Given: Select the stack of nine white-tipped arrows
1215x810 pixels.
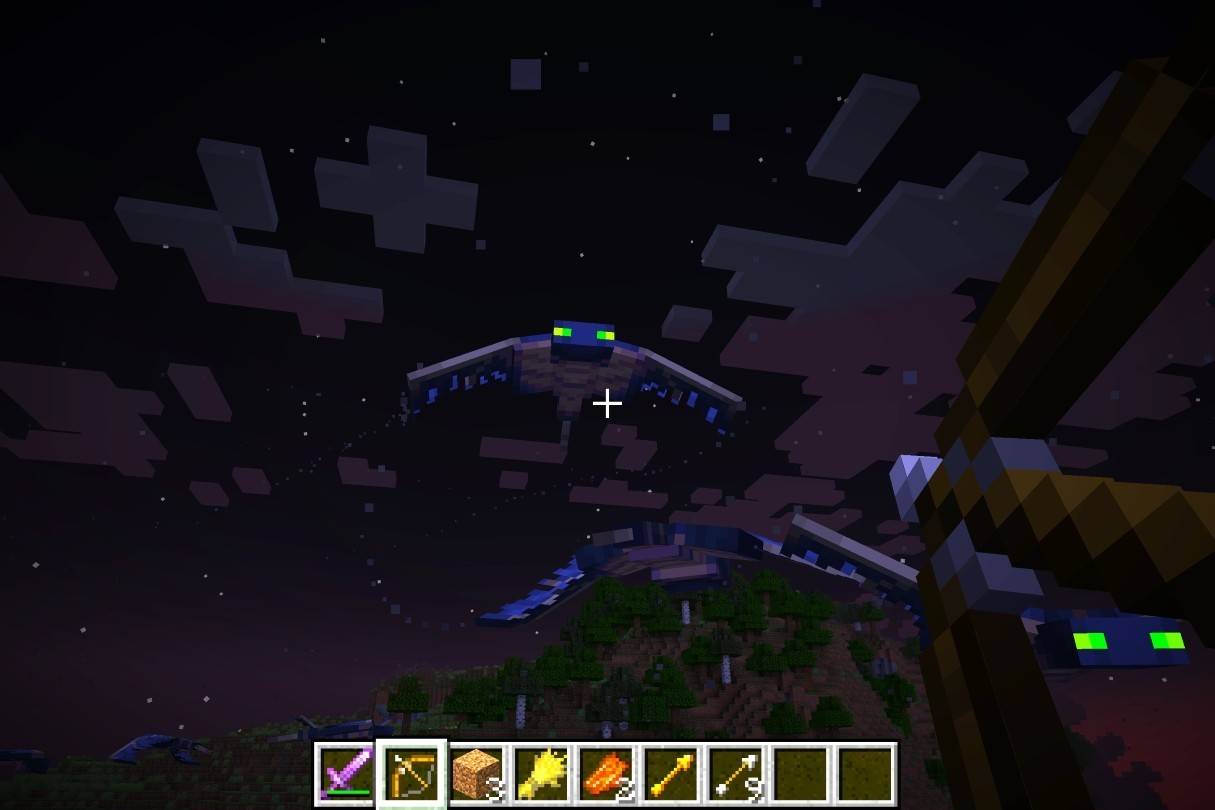Looking at the screenshot, I should click(x=735, y=774).
